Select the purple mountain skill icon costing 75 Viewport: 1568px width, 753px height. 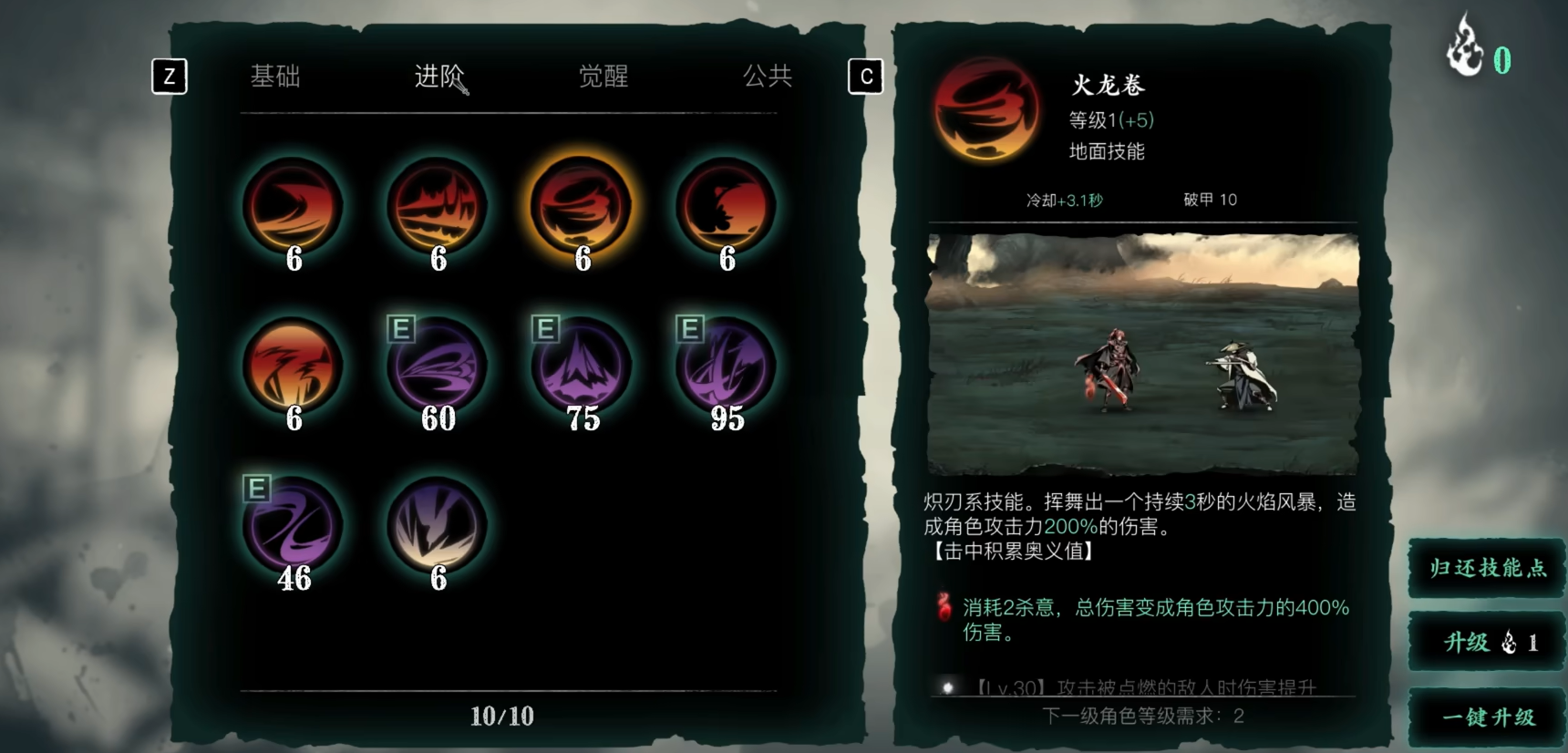pyautogui.click(x=581, y=367)
